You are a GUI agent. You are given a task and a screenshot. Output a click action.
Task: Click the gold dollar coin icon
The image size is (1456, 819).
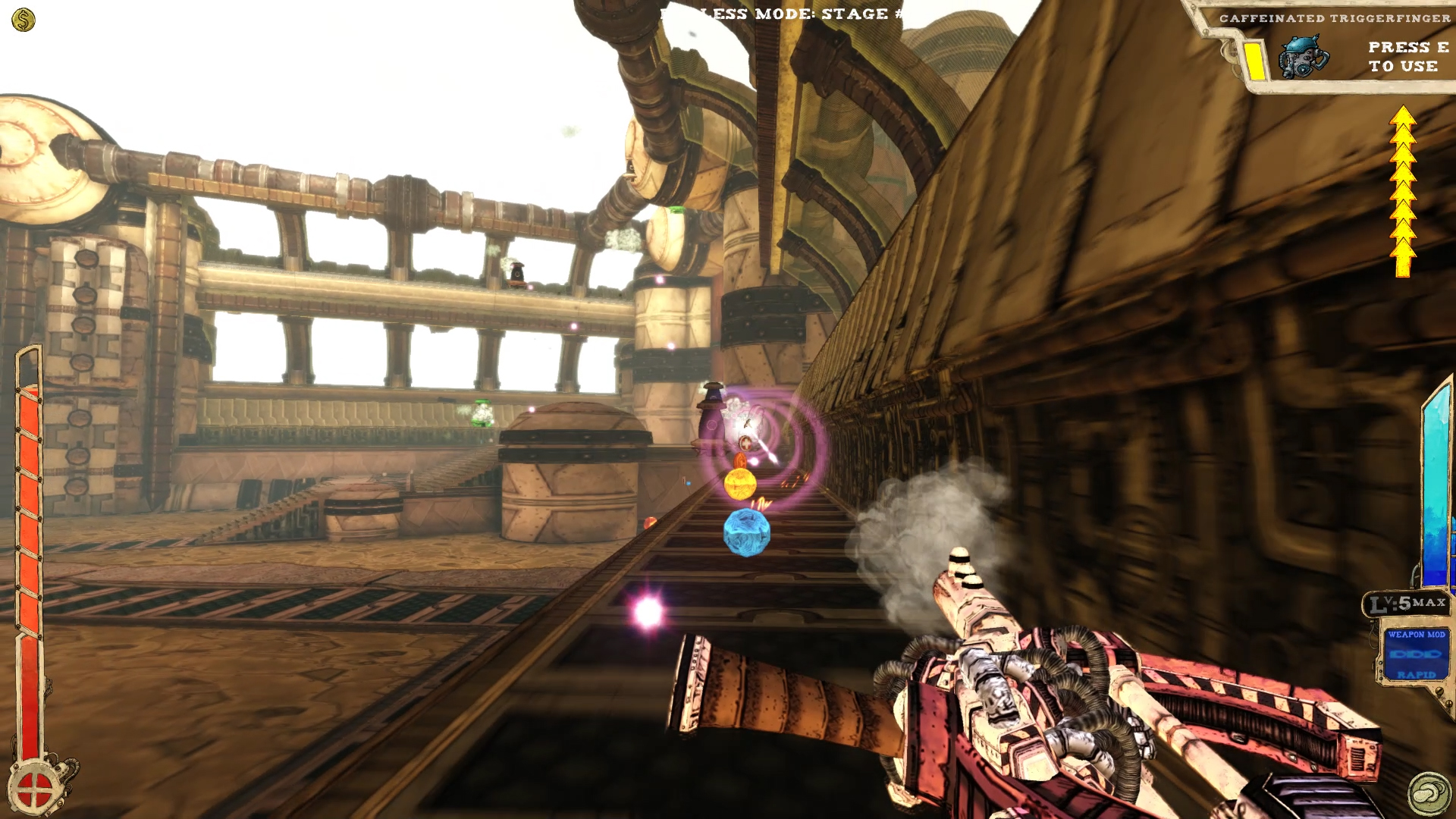click(24, 20)
